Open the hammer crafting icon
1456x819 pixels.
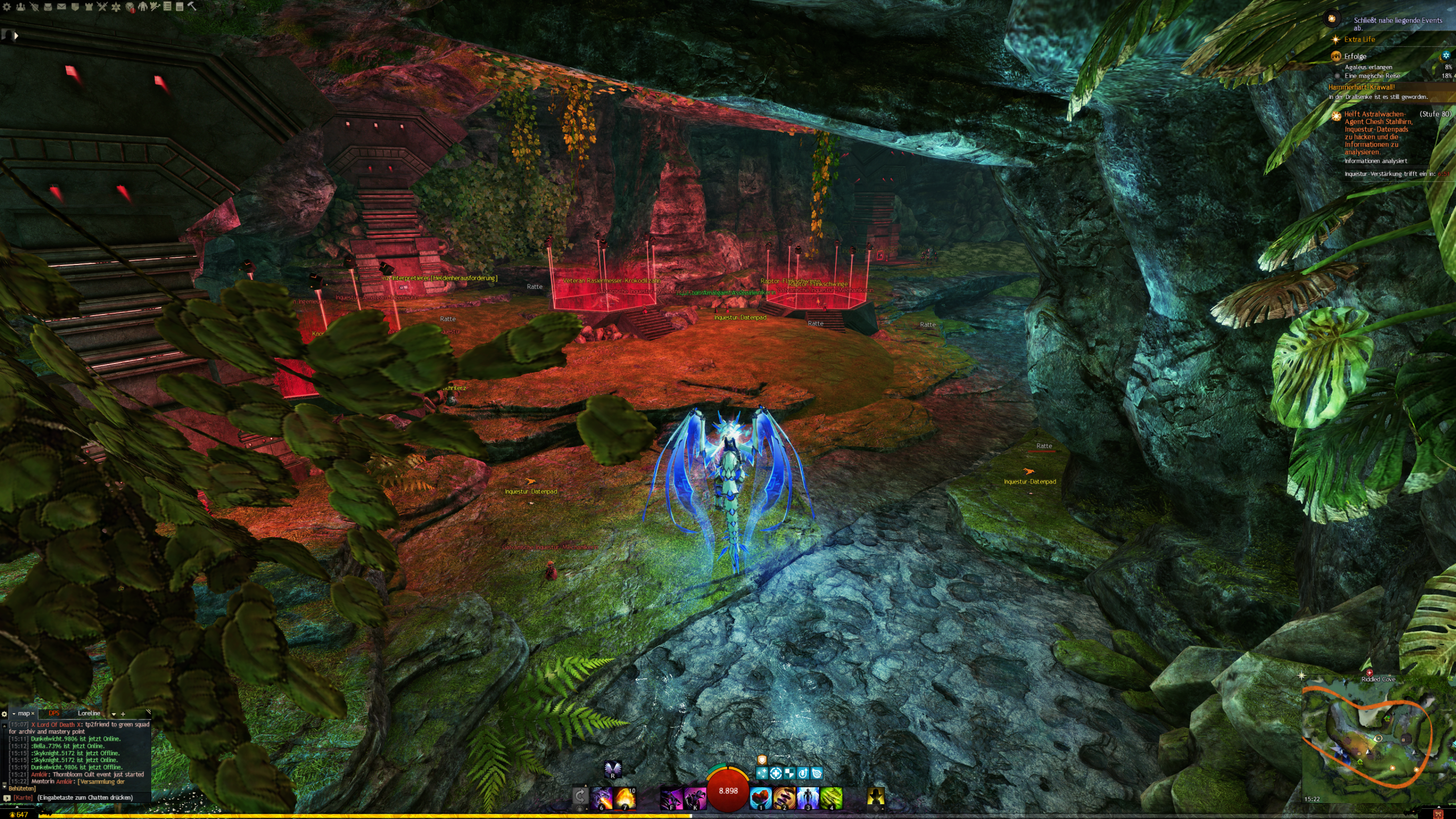[192, 6]
